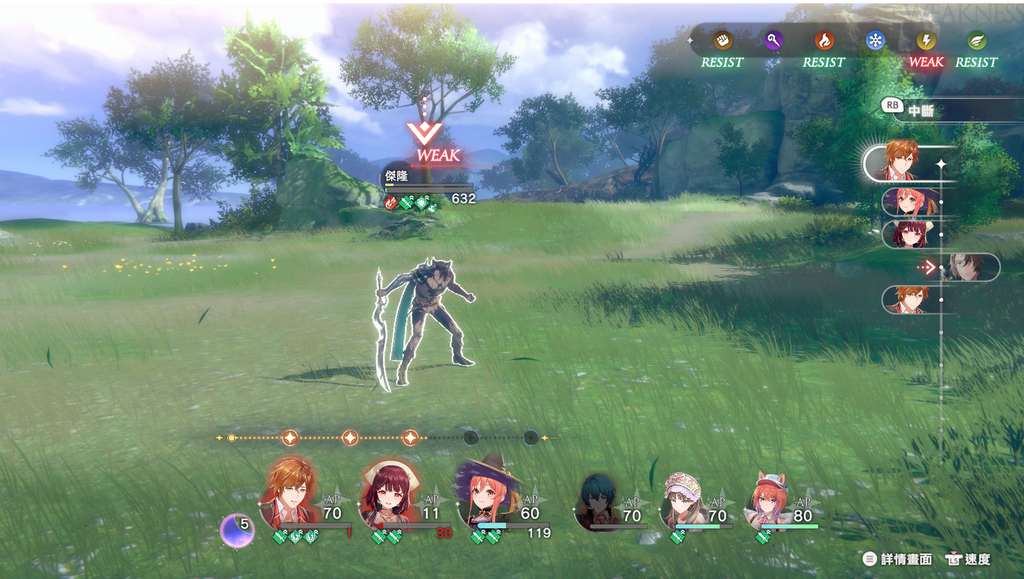This screenshot has width=1024, height=579.
Task: Select the fist physical element icon
Action: 722,41
